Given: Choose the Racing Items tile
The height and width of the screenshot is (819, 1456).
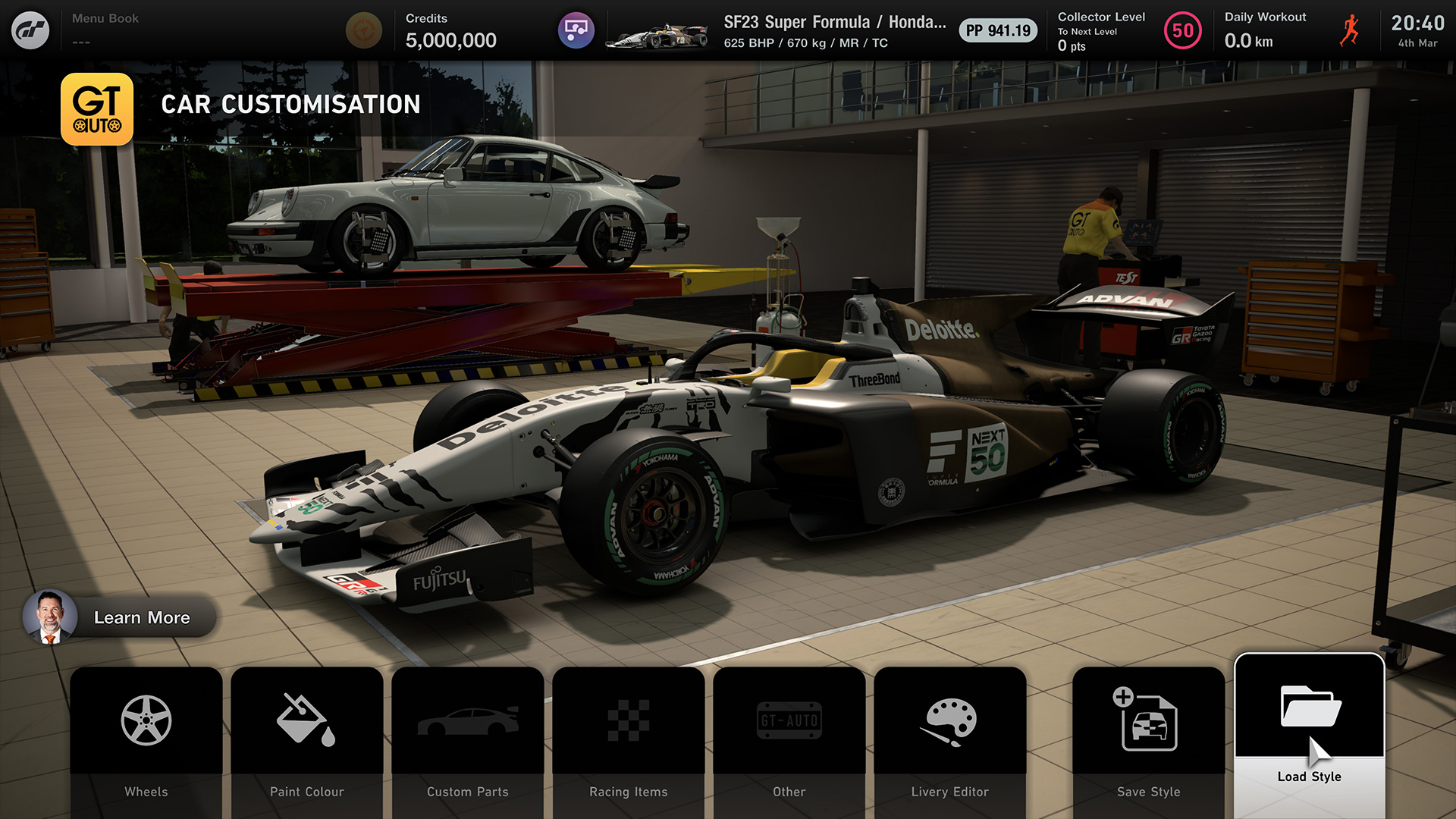Looking at the screenshot, I should pos(628,739).
